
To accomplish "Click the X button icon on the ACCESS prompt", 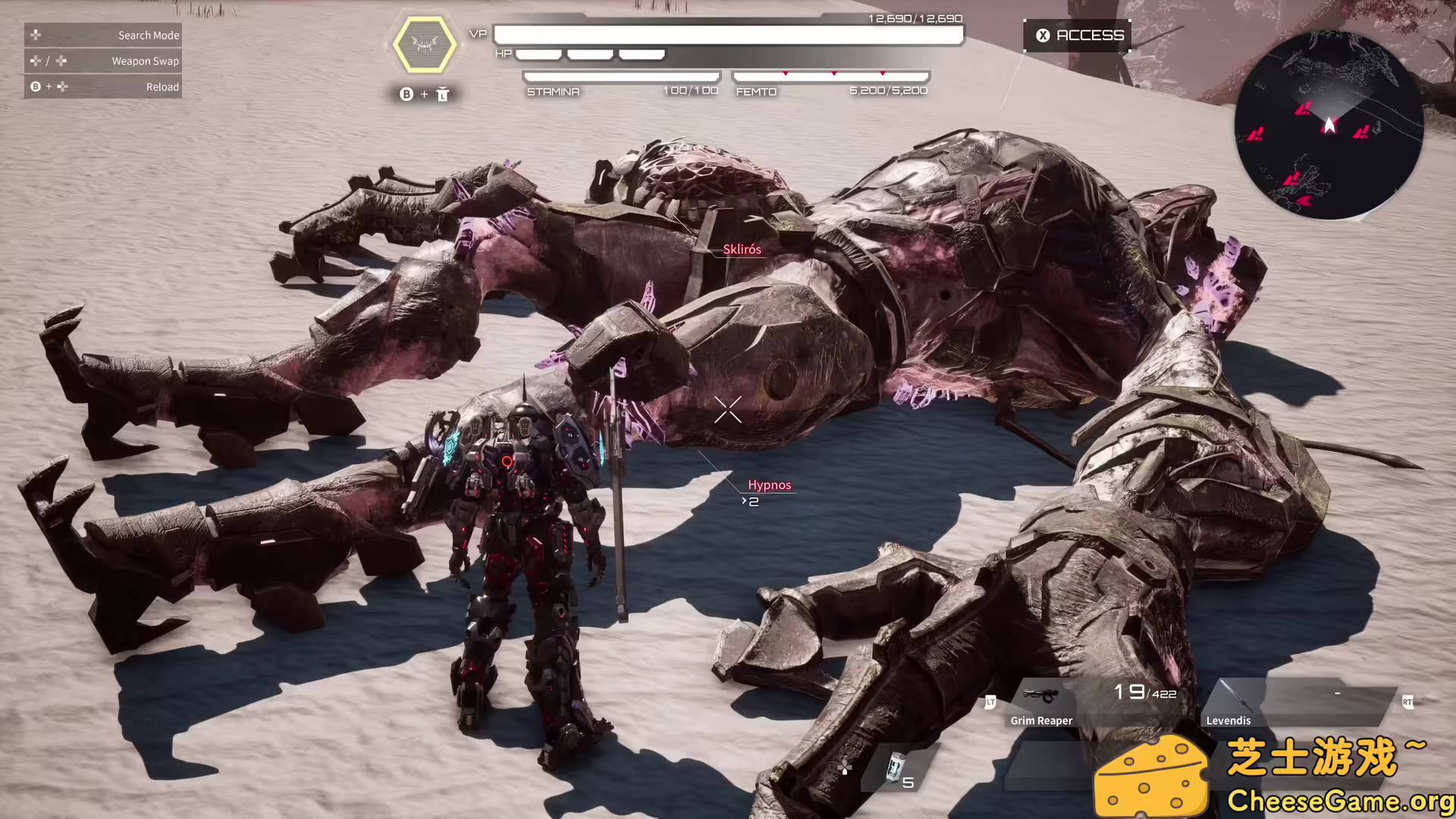I will [x=1042, y=34].
